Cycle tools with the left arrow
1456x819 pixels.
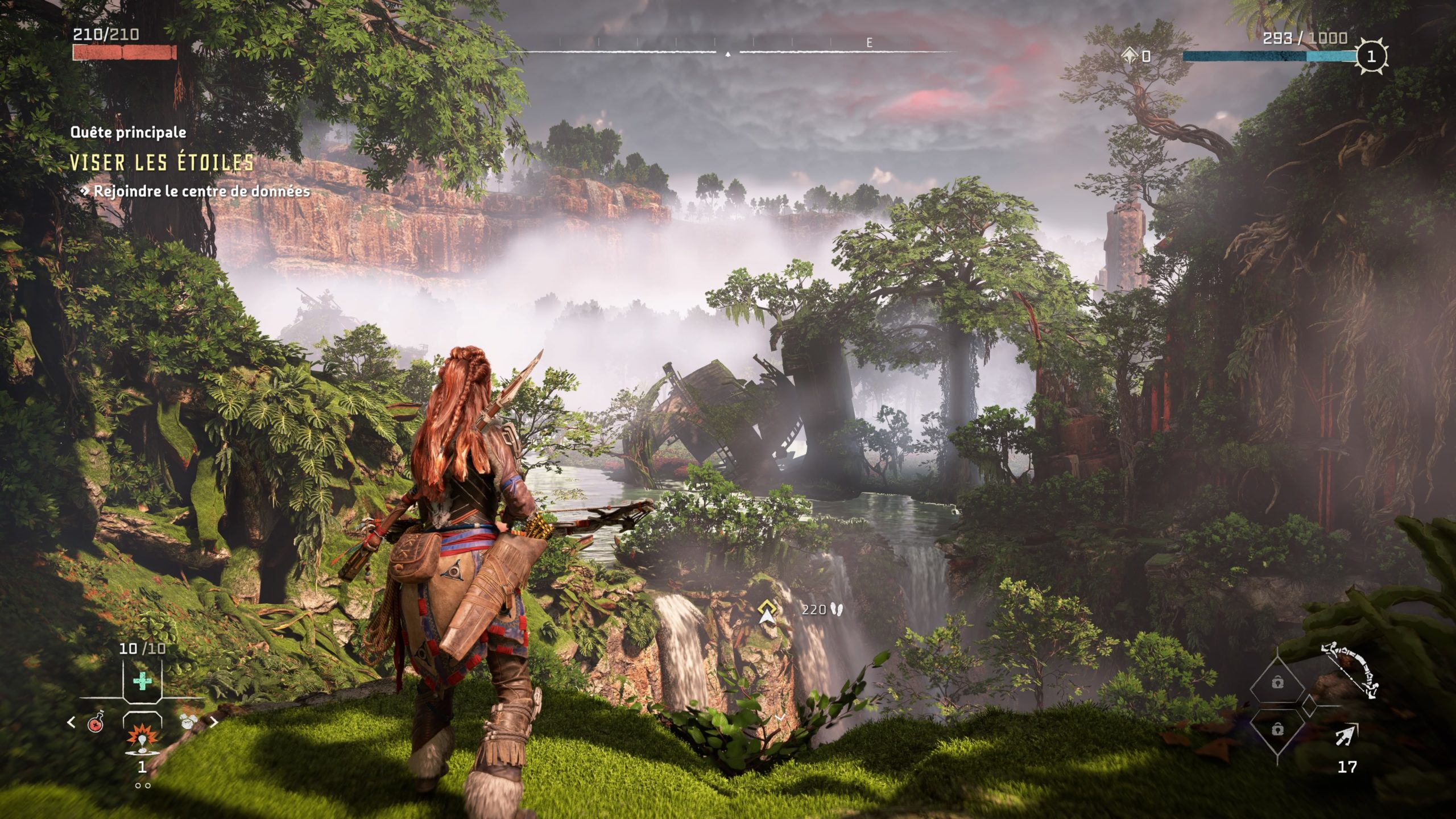click(71, 722)
